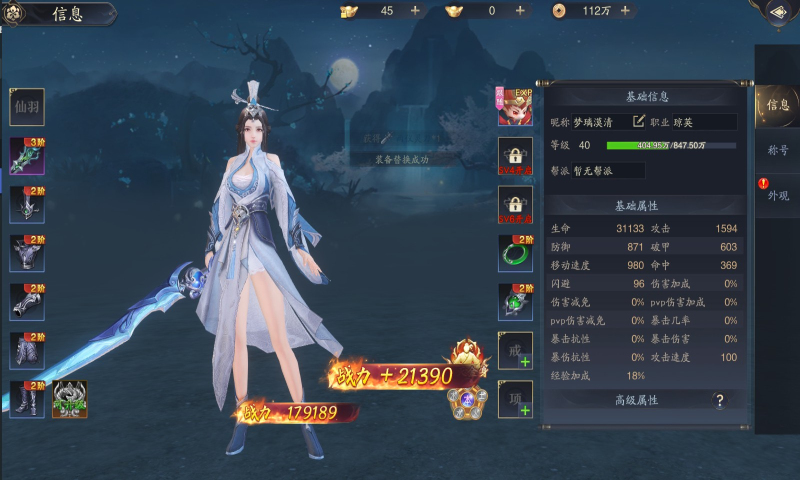This screenshot has height=480, width=800.
Task: Click the plus beside the 112万 coins
Action: tap(625, 10)
